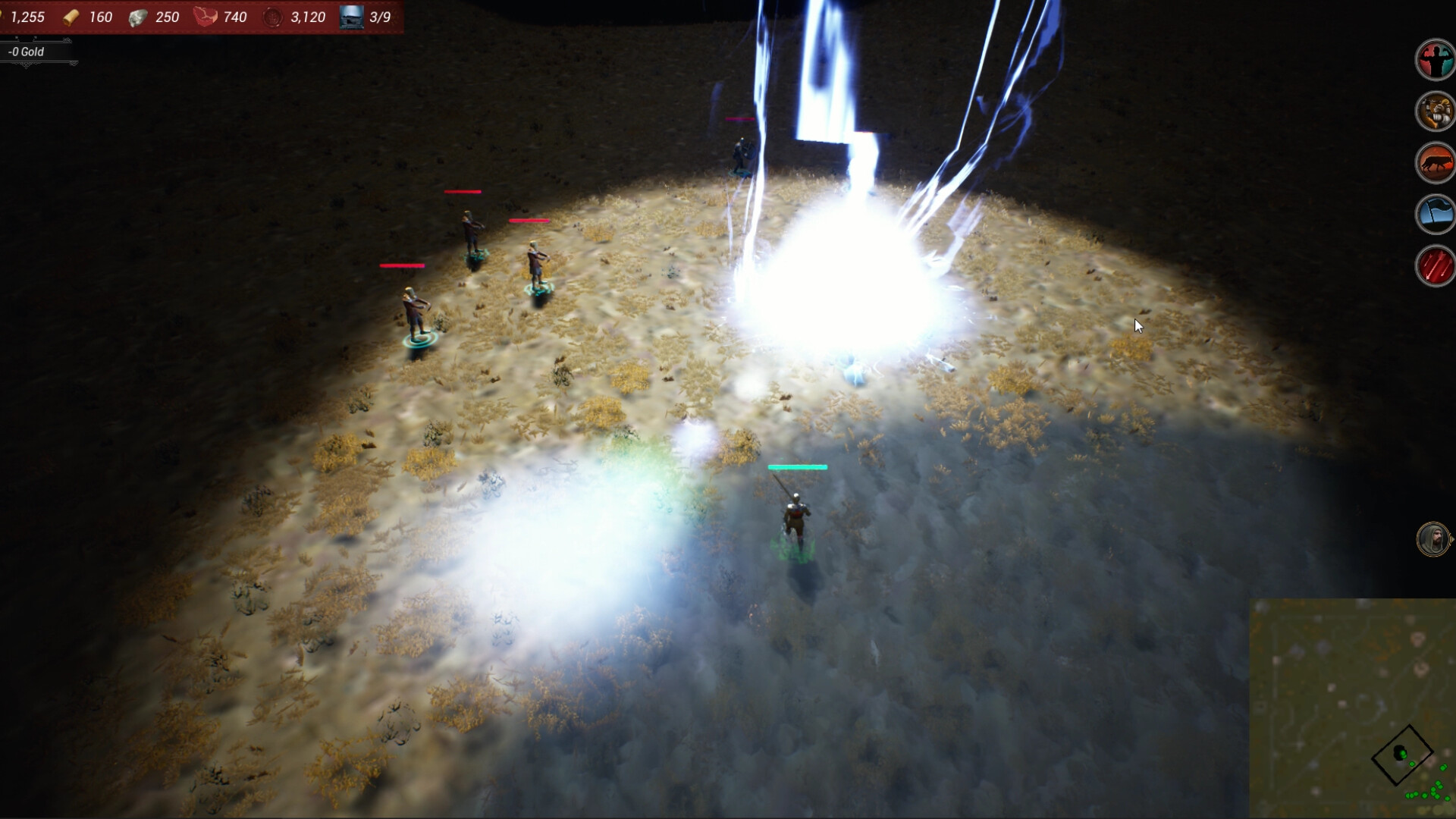Viewport: 1456px width, 819px height.
Task: Select the knight unit with the green health bar
Action: tap(794, 520)
